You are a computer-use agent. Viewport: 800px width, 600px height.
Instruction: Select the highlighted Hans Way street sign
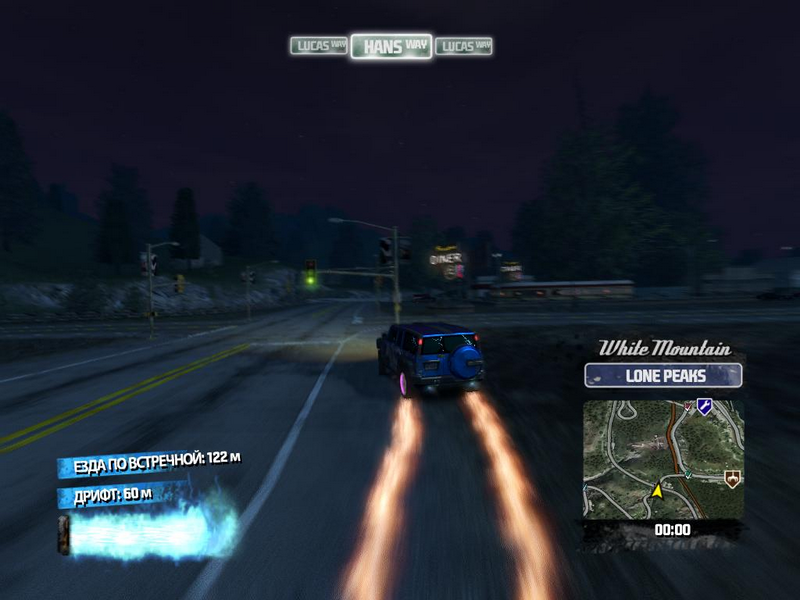pos(391,46)
